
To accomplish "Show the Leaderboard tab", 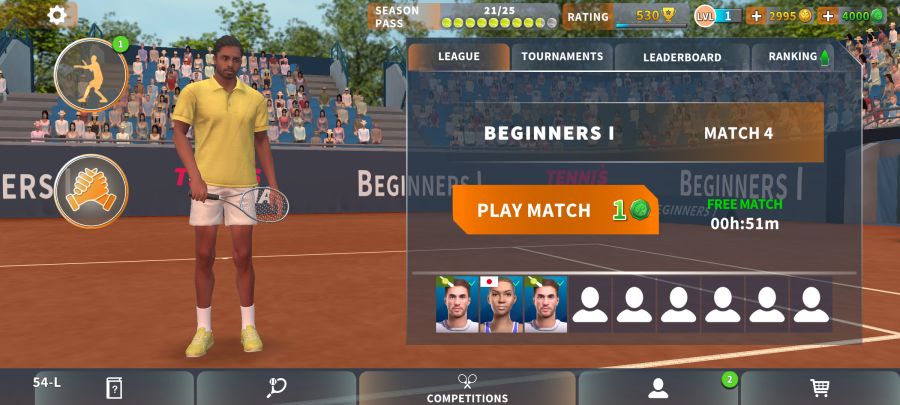I will 682,57.
